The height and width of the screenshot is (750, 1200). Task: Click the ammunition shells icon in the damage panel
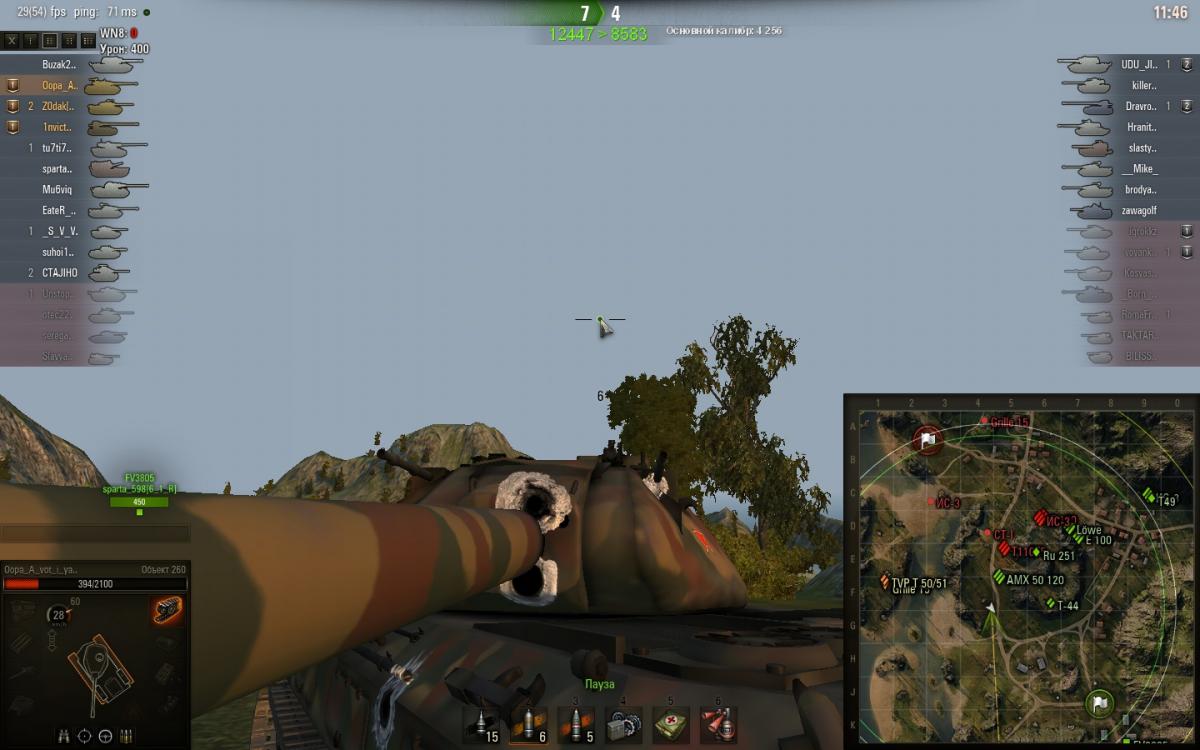point(127,736)
